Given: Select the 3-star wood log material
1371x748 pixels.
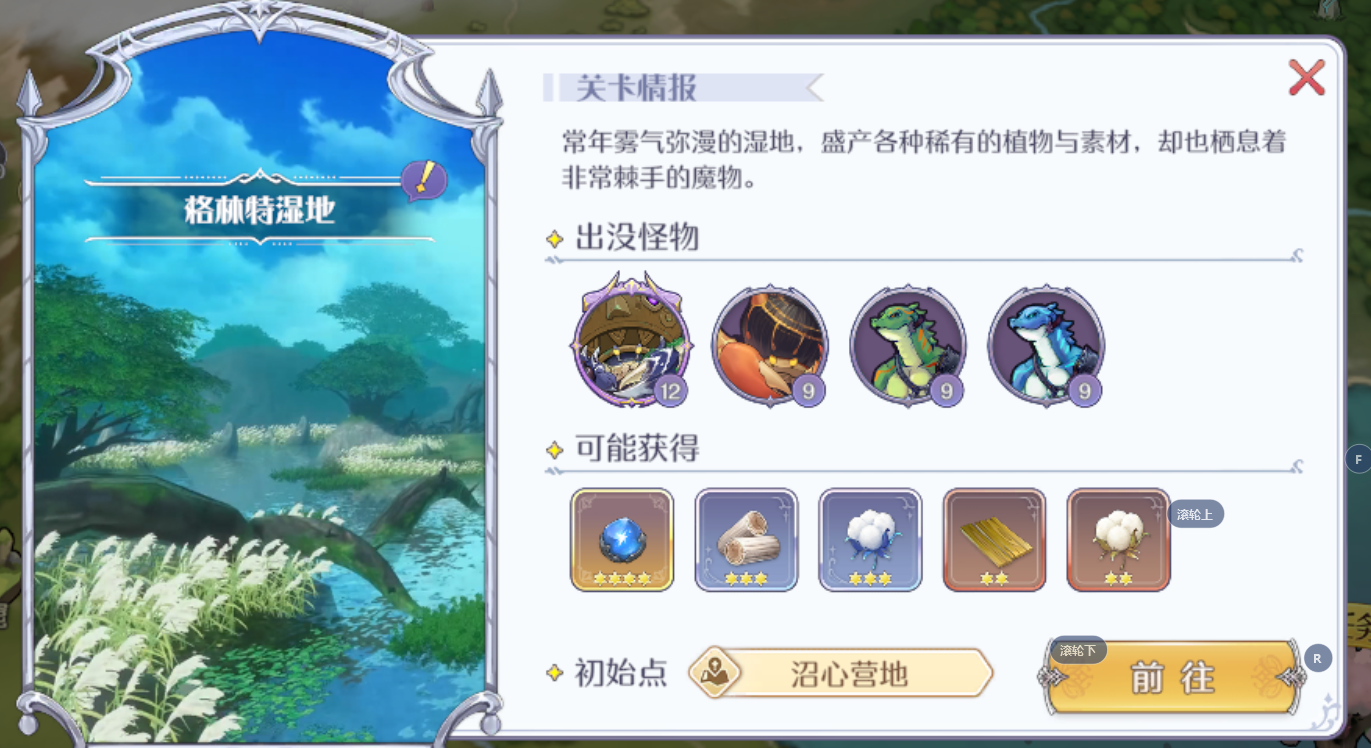Looking at the screenshot, I should (746, 540).
